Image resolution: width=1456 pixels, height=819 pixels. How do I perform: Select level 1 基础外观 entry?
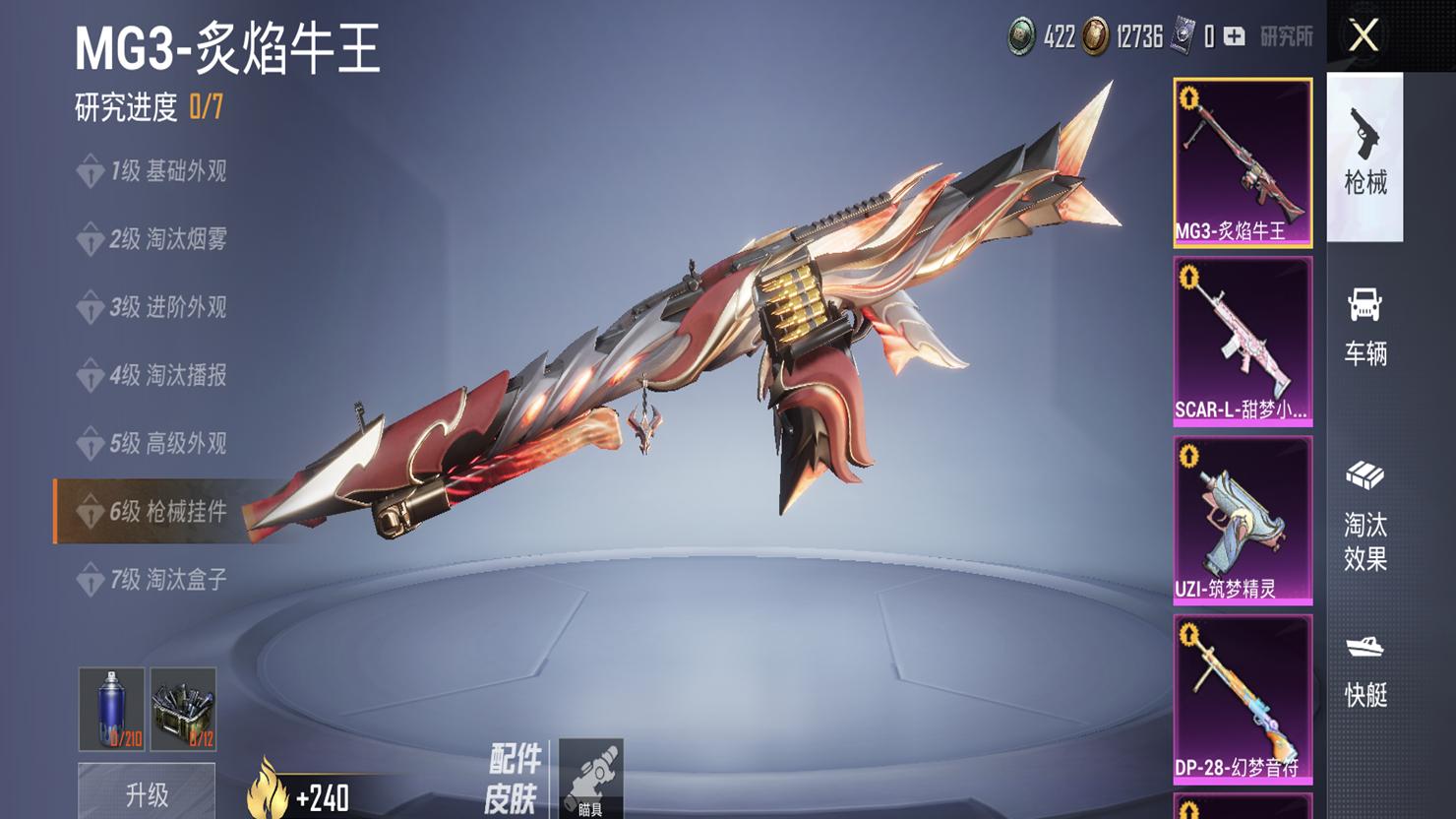click(167, 171)
